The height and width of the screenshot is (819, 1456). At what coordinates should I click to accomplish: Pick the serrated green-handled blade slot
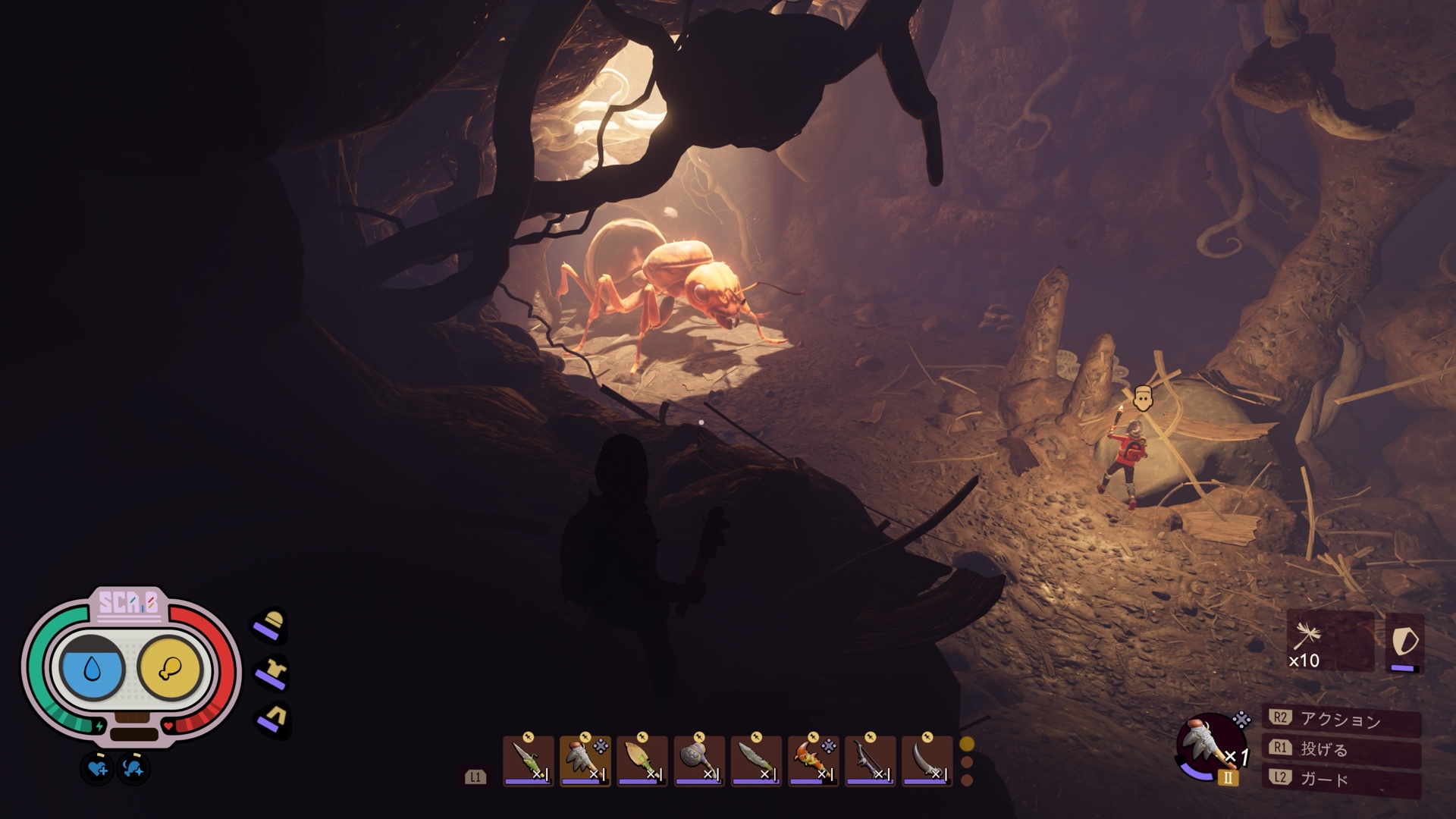coord(756,761)
